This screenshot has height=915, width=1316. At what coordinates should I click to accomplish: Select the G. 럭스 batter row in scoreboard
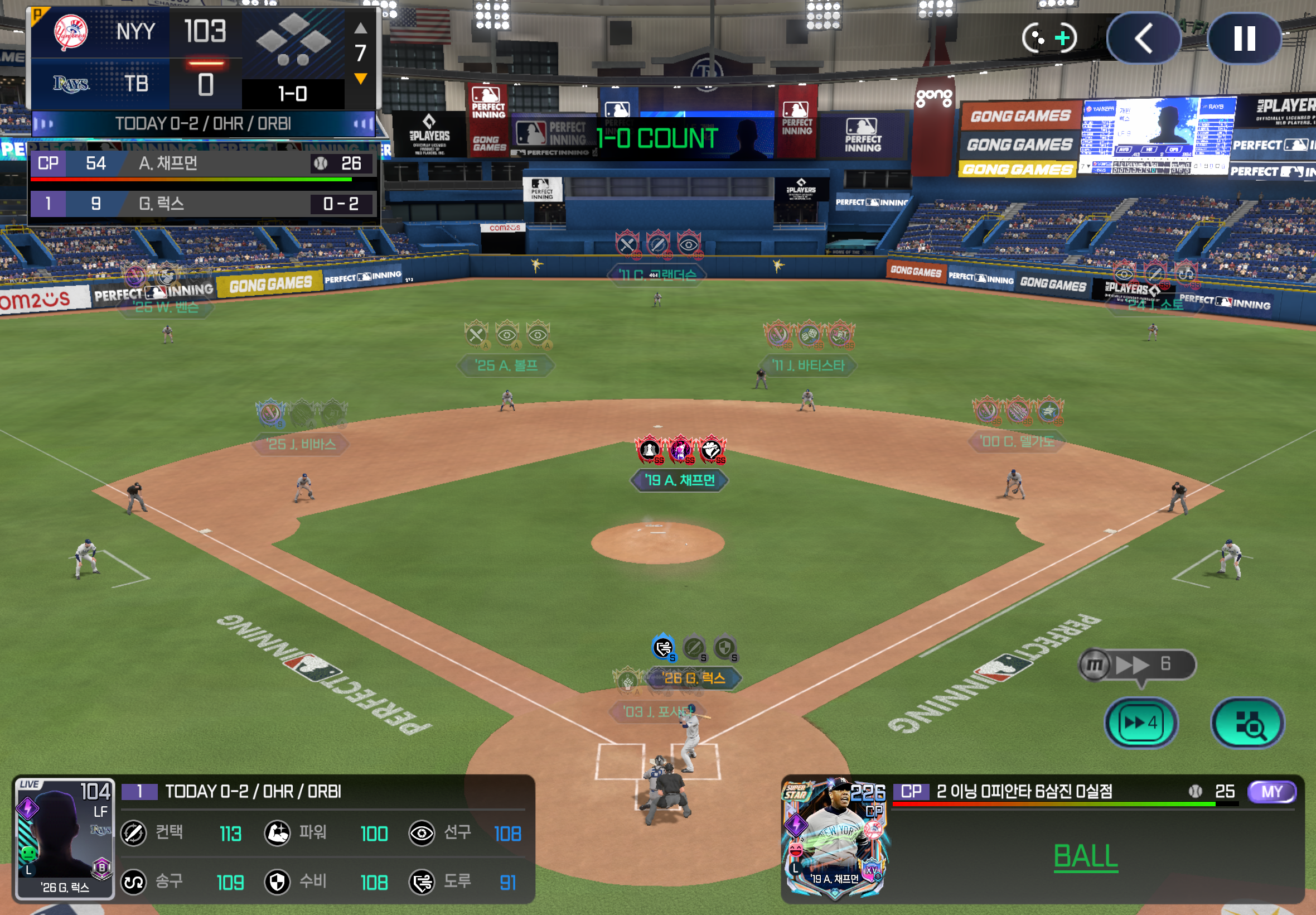204,204
